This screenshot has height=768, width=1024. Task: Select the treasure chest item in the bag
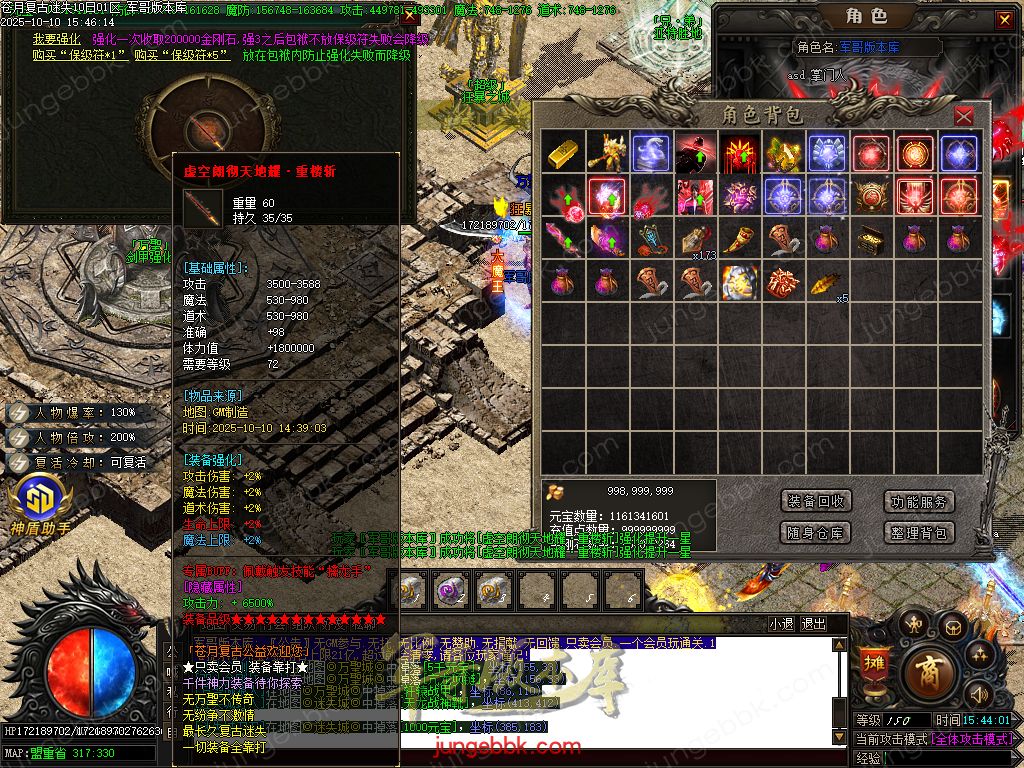click(870, 238)
